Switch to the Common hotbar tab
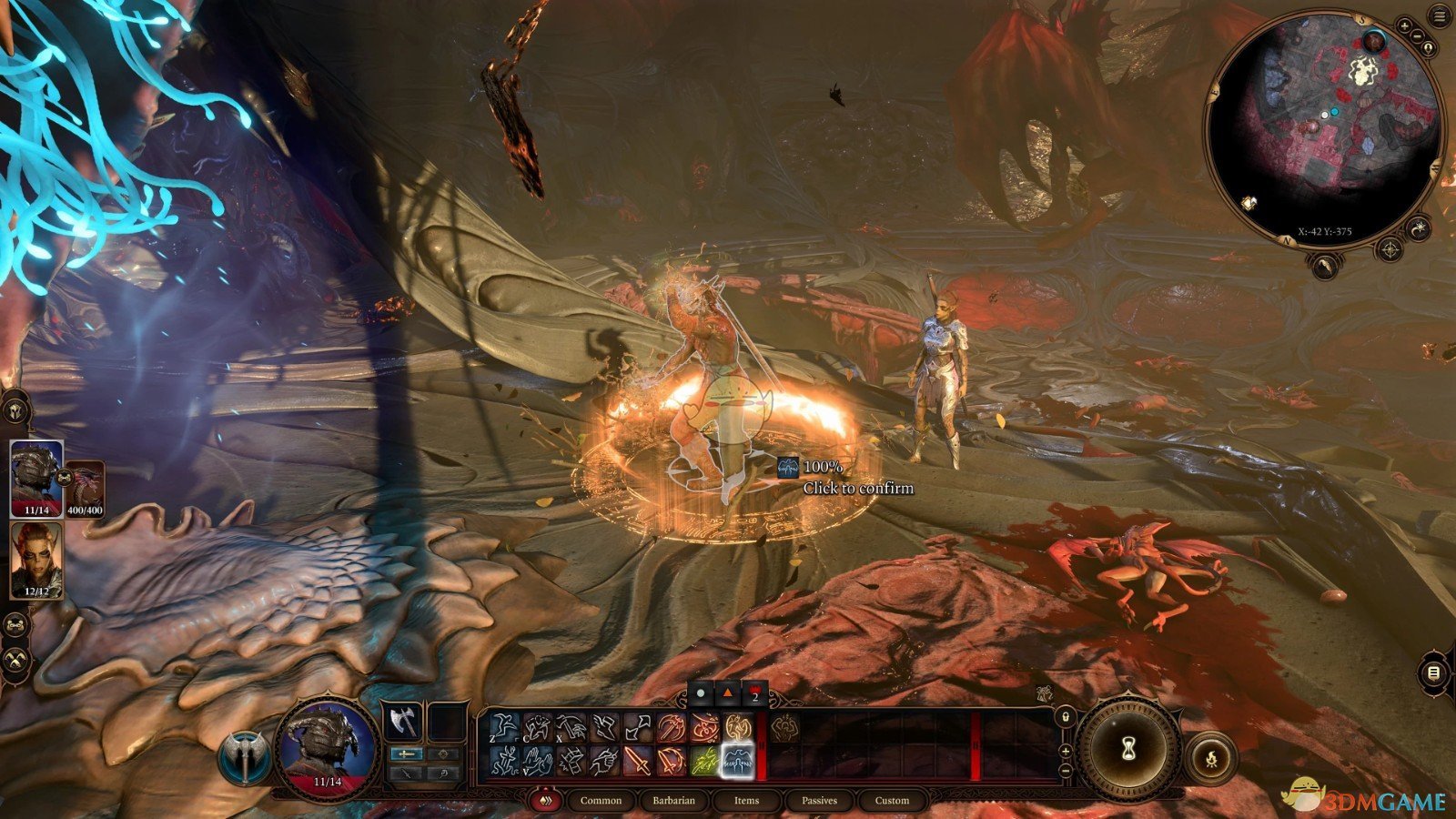This screenshot has width=1456, height=819. click(601, 801)
